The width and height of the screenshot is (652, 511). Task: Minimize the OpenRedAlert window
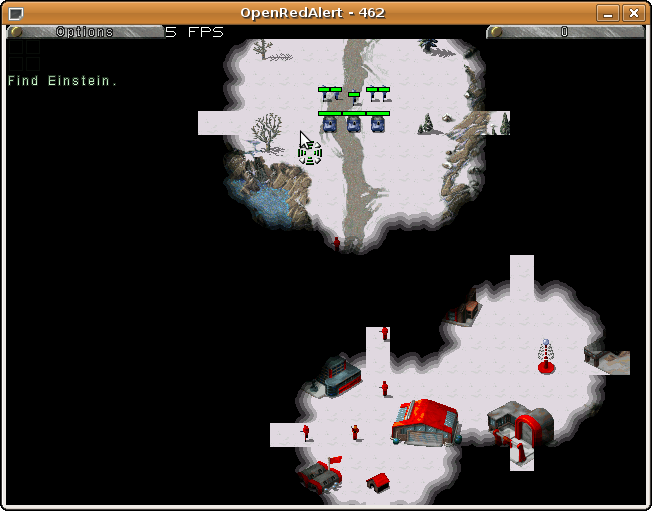[607, 13]
